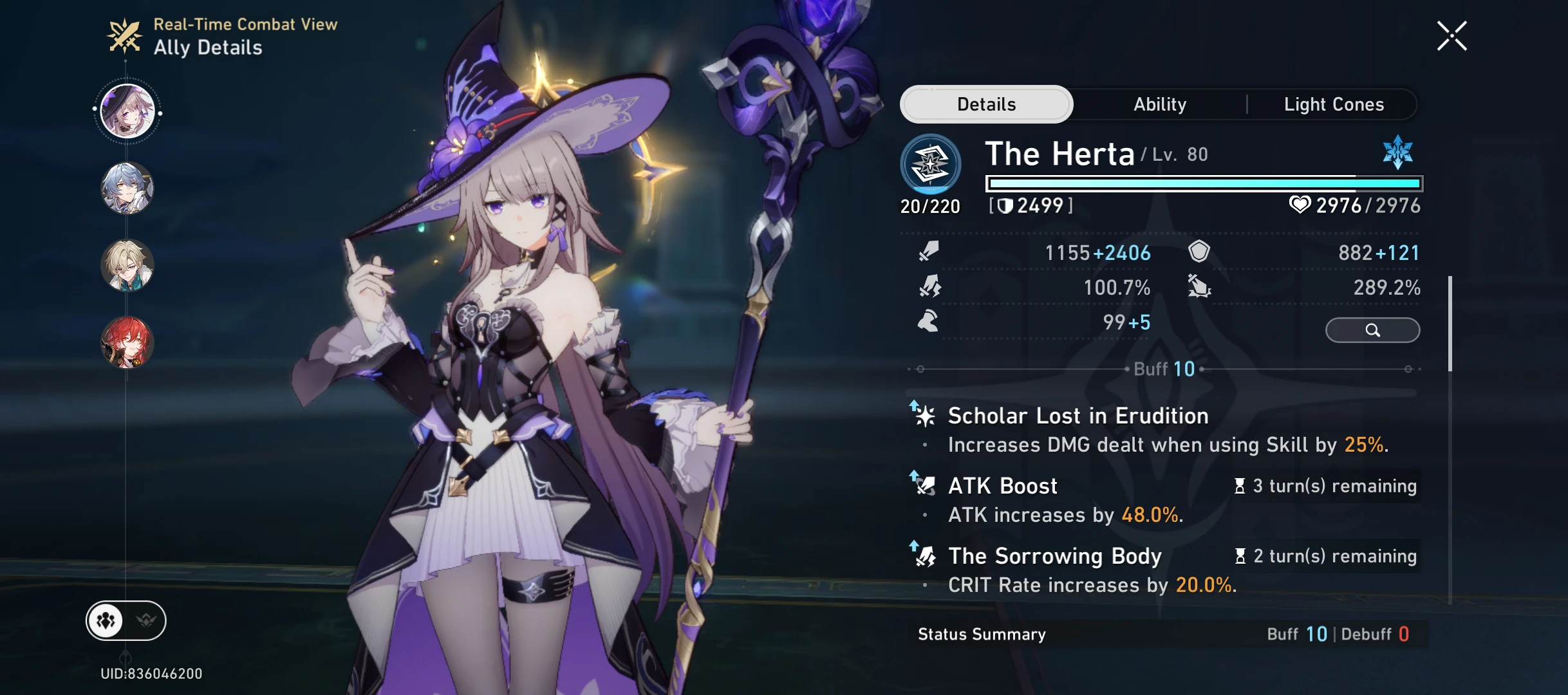Open the Light Cones tab
The width and height of the screenshot is (1568, 695).
point(1334,104)
